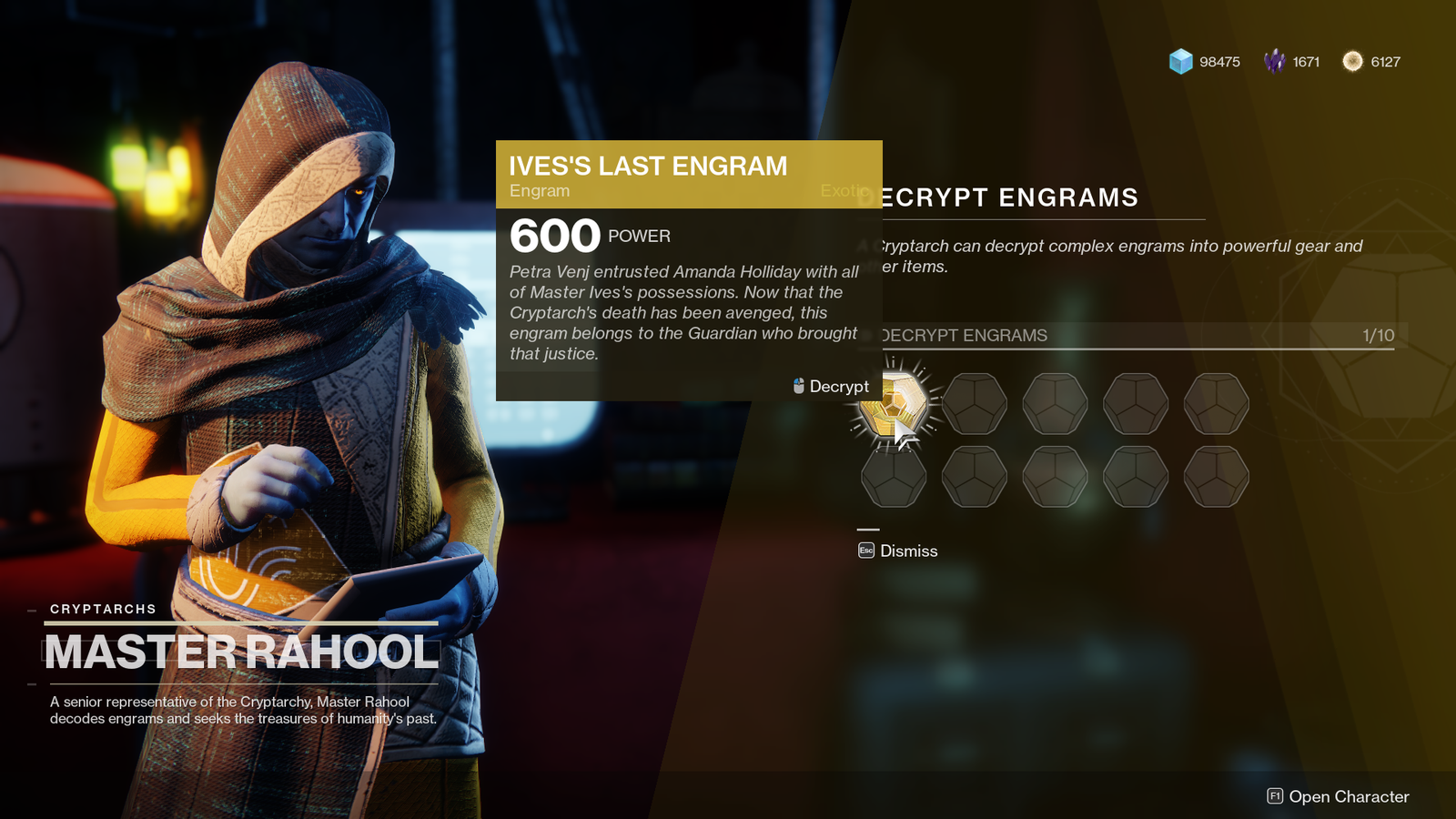The height and width of the screenshot is (819, 1456).
Task: Click the CRYPTARCHS category label above Master Rahool
Action: point(103,609)
